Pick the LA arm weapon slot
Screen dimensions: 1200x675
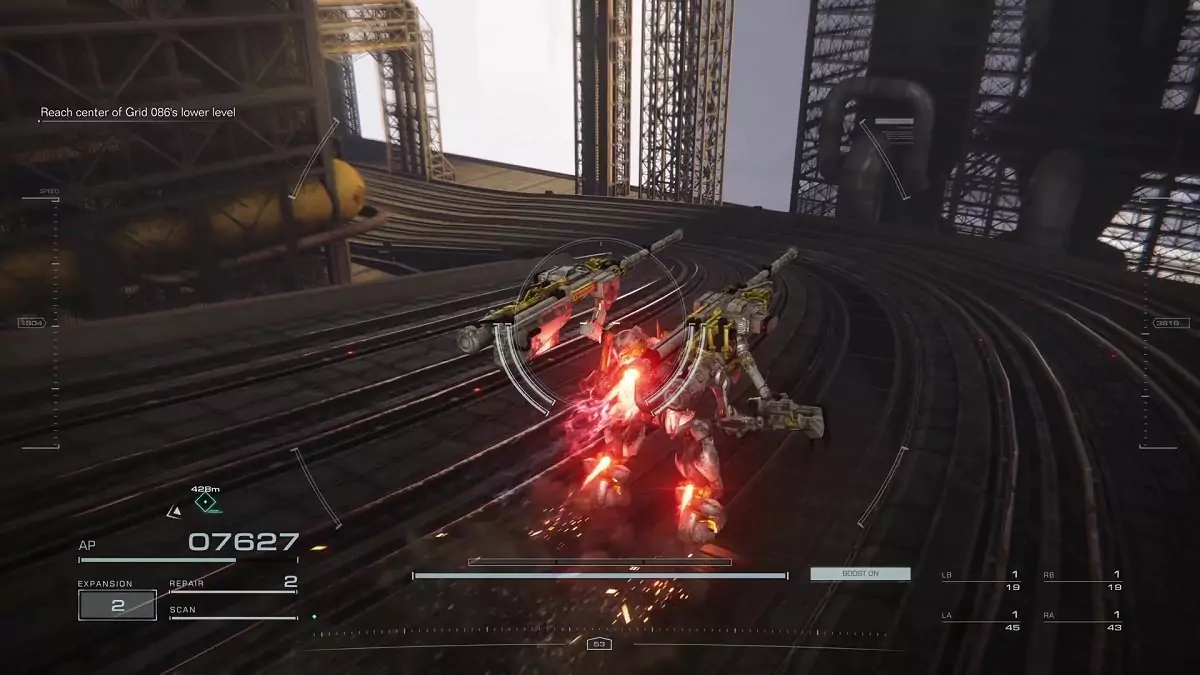pos(980,621)
